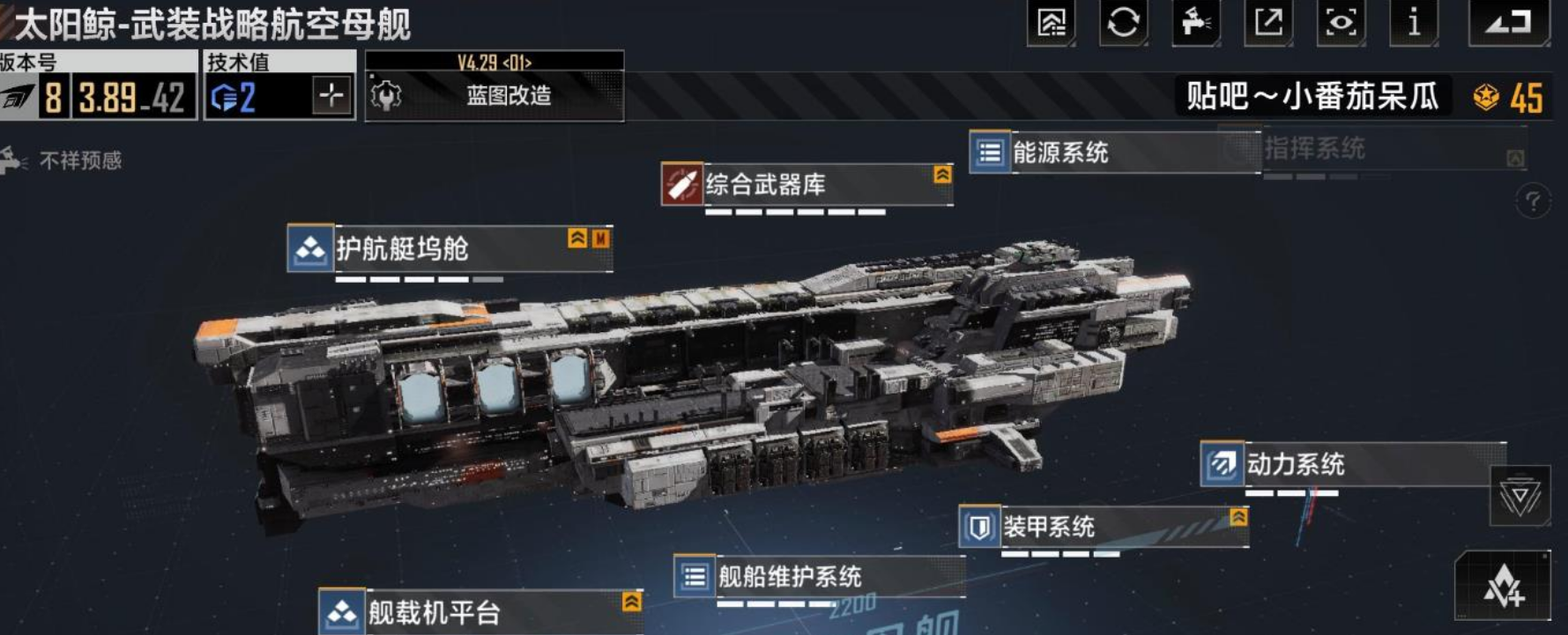This screenshot has width=1568, height=635.
Task: Open the question mark help button
Action: click(1533, 202)
